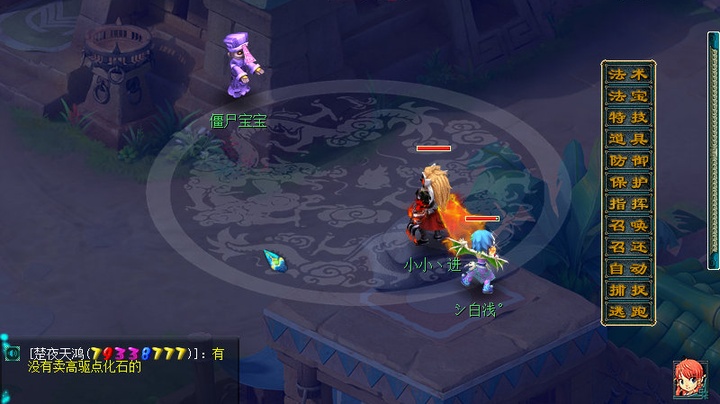Click the chat channel icon beside the message
Screen dimensions: 720x404
click(x=13, y=353)
